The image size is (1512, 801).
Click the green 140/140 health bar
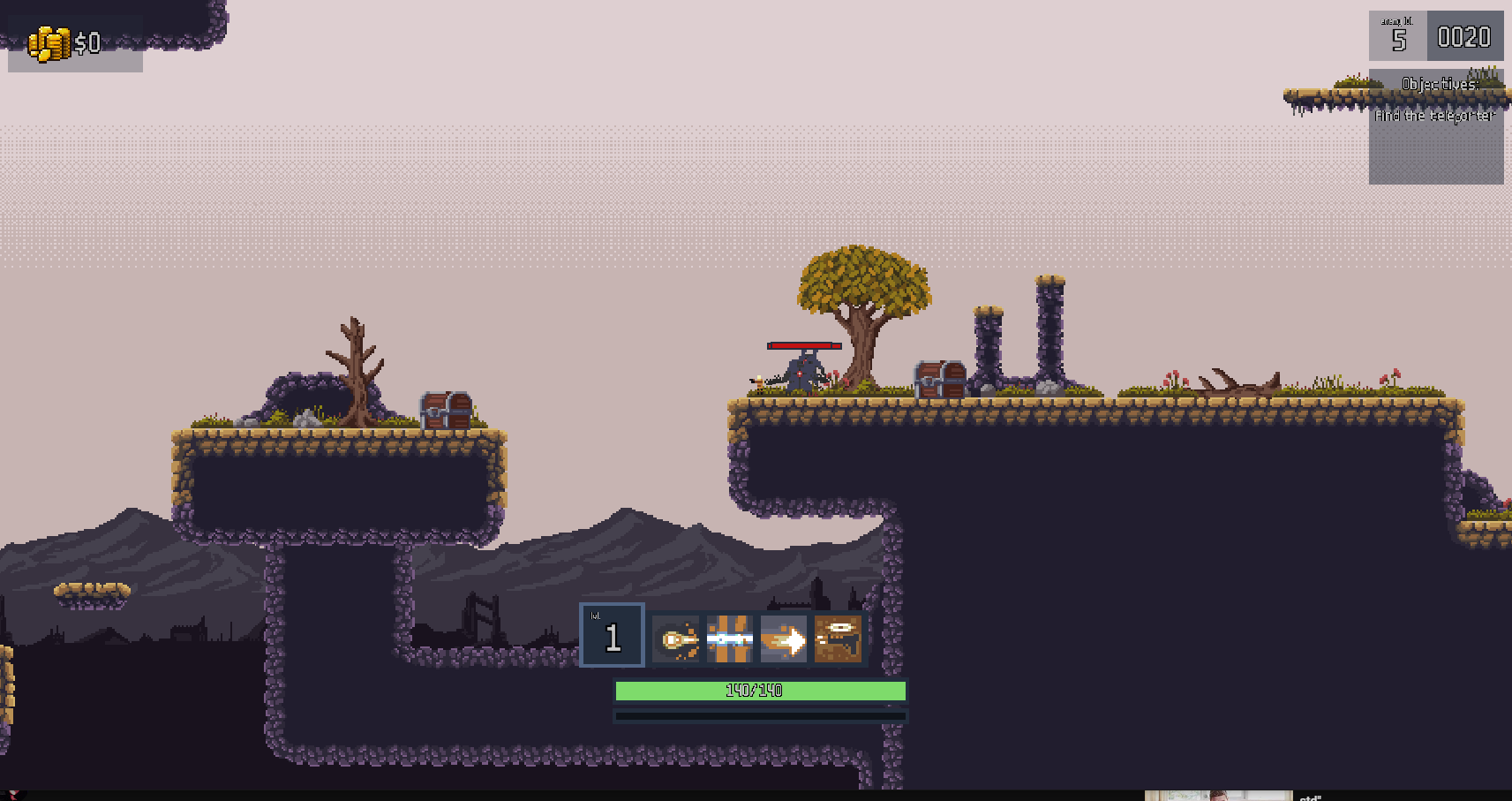tap(760, 691)
